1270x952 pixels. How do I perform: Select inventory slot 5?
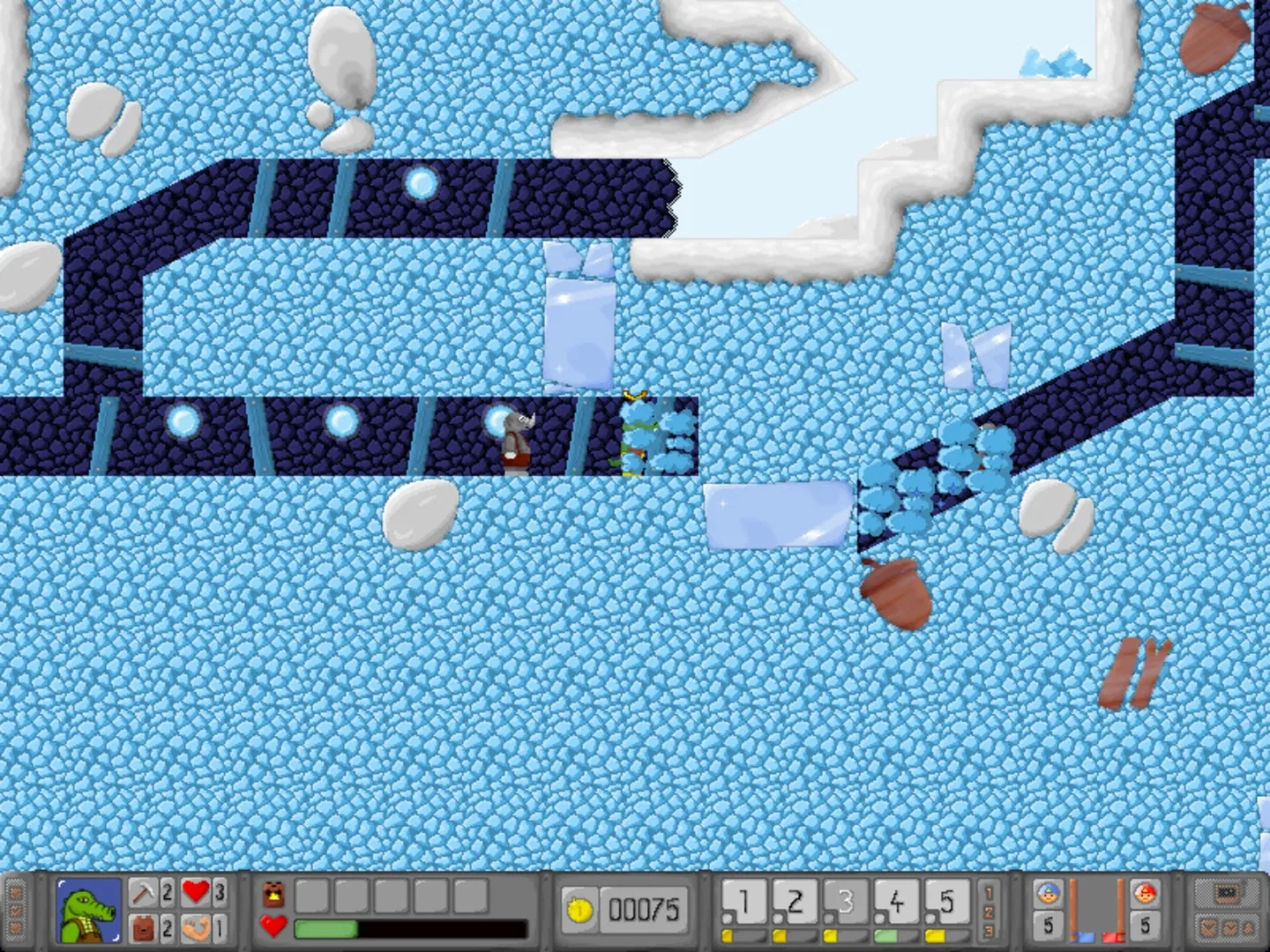tap(951, 901)
